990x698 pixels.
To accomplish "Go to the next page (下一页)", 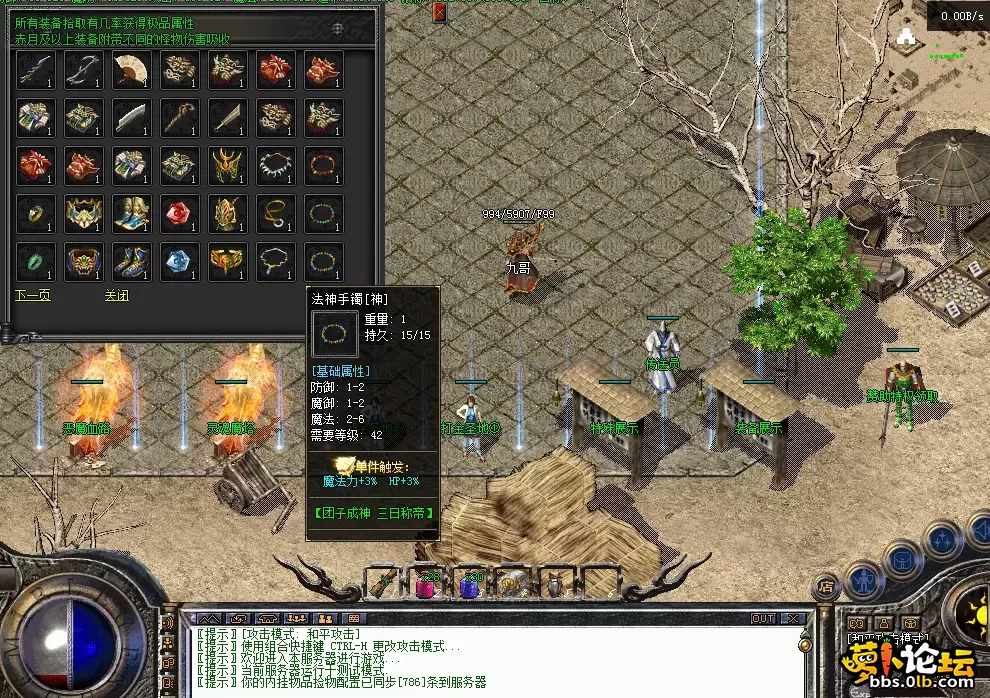I will click(x=32, y=296).
